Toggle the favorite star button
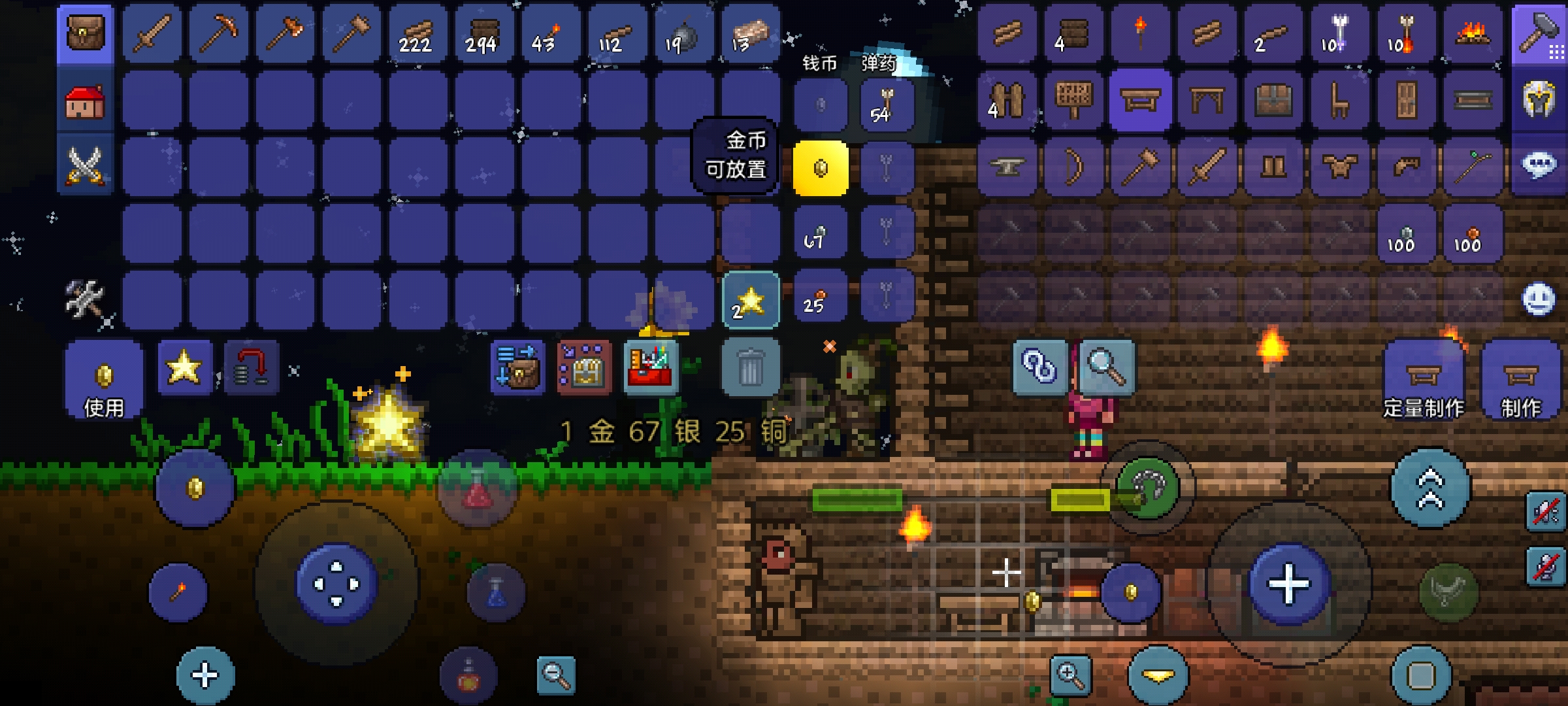The height and width of the screenshot is (706, 1568). (x=185, y=367)
